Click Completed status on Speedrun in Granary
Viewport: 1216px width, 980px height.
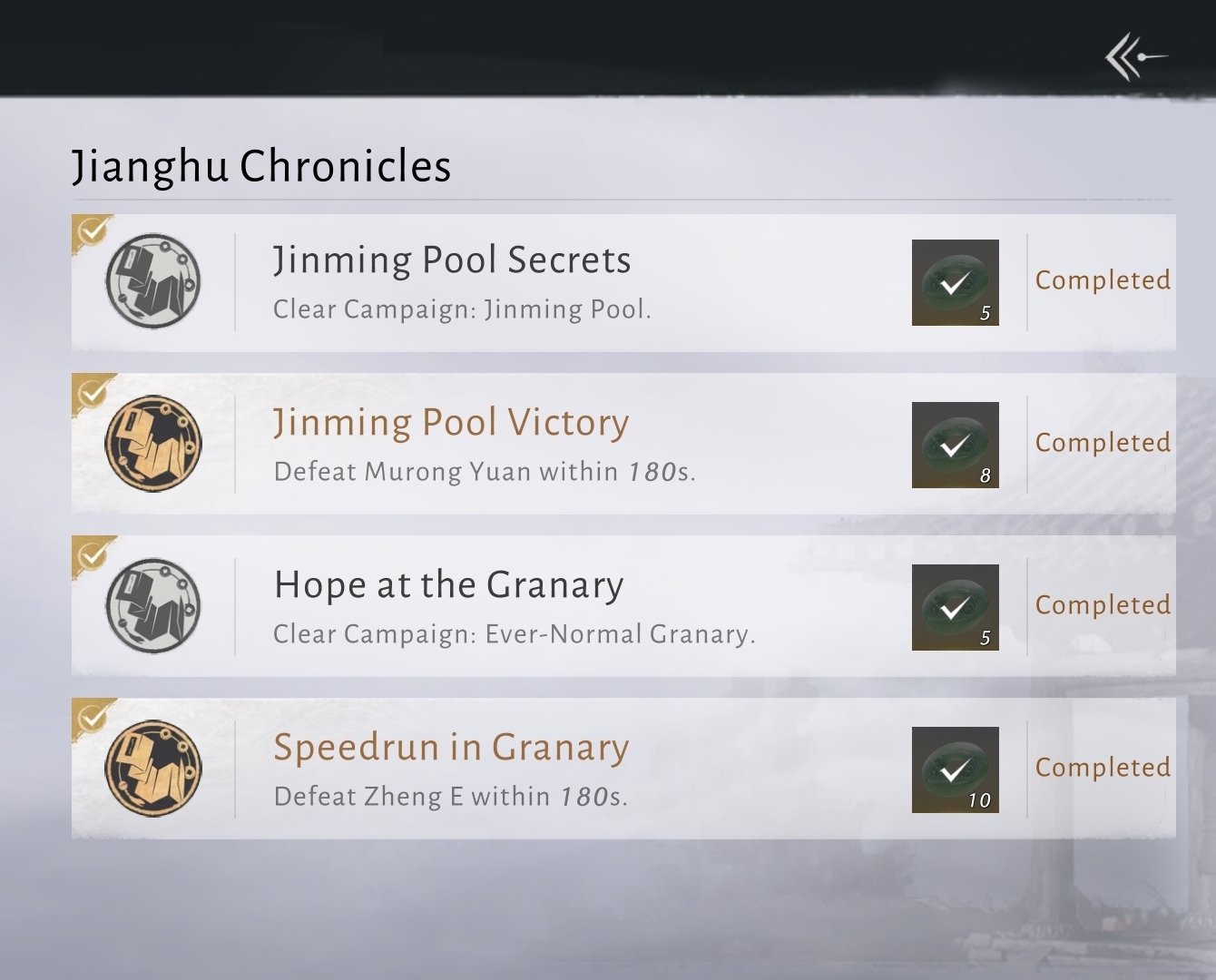1103,768
